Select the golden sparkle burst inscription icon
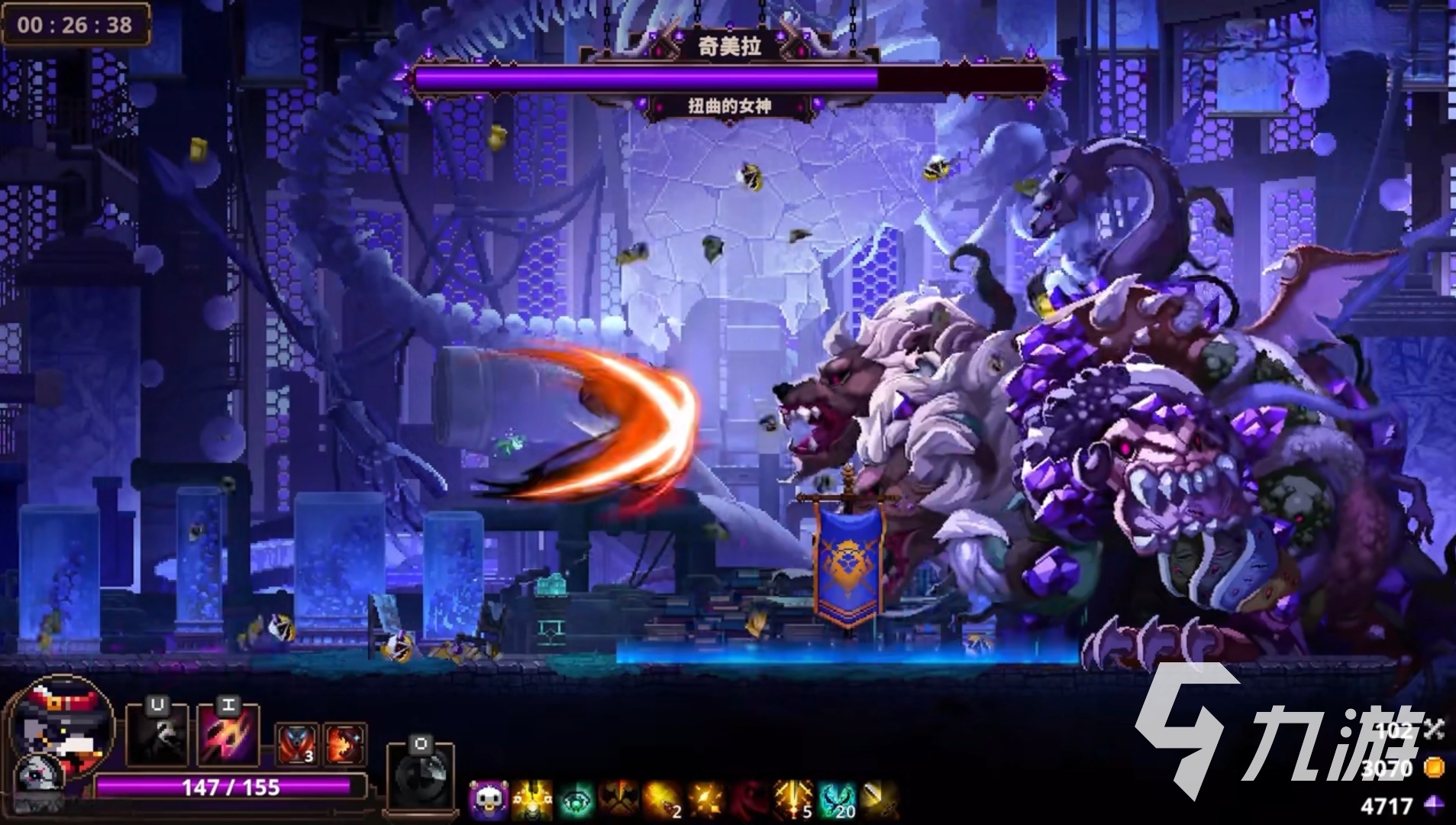Screen dimensions: 1456x825 tap(705, 800)
